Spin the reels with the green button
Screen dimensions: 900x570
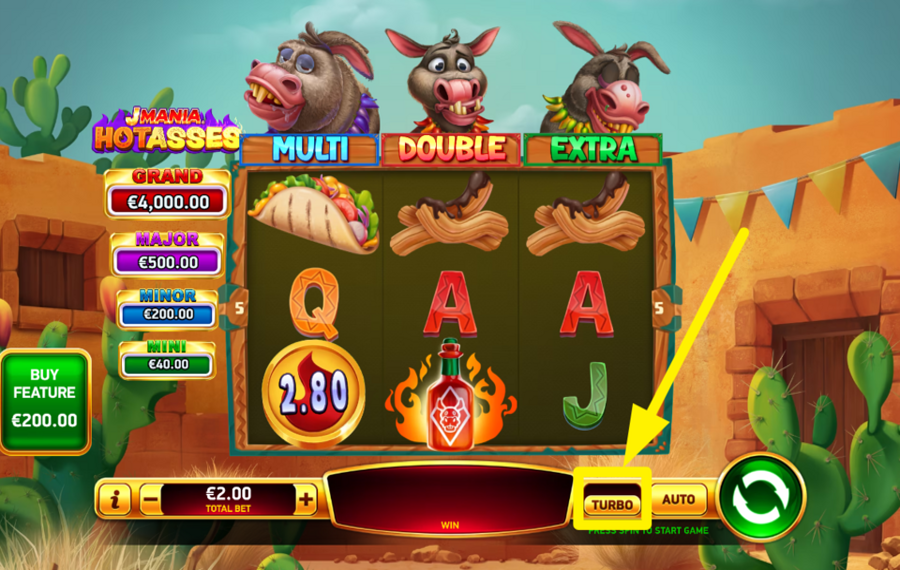pyautogui.click(x=761, y=497)
